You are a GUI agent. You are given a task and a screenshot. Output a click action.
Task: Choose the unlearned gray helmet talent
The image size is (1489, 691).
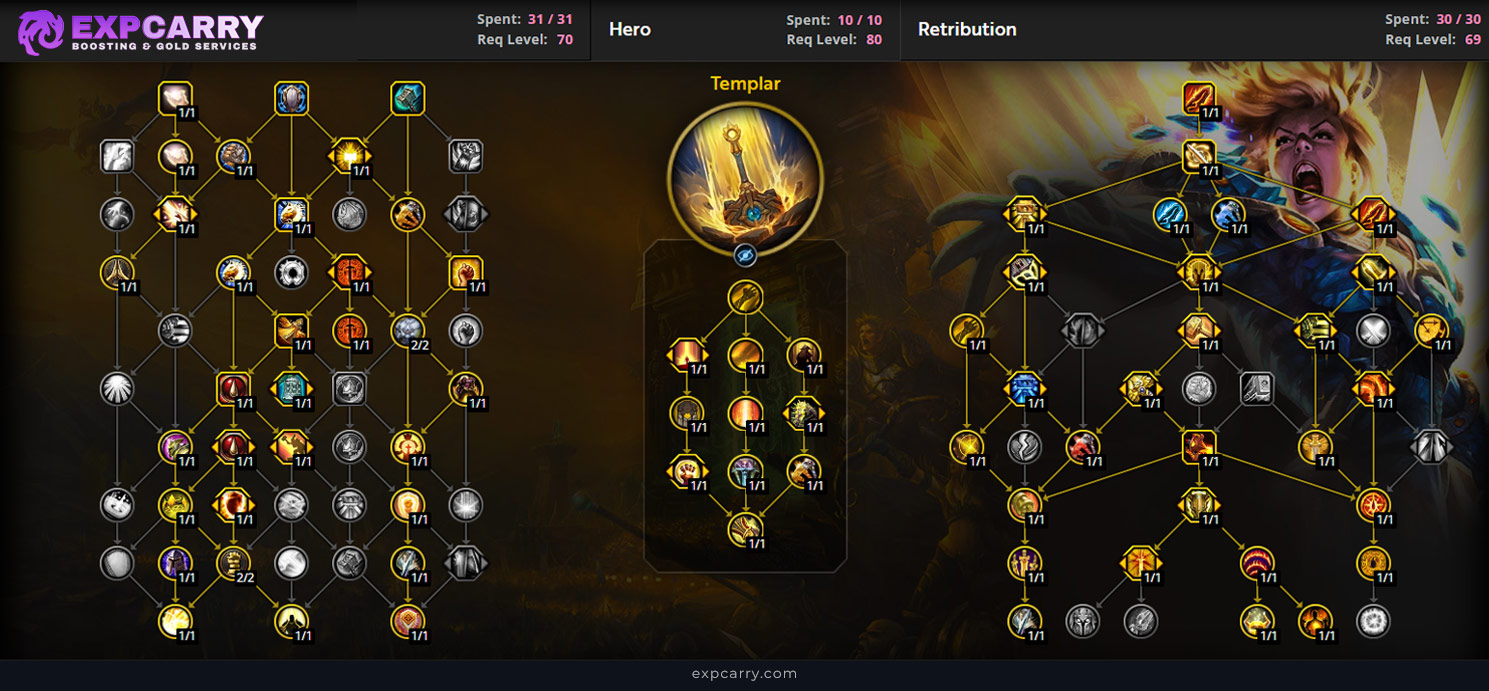click(x=1082, y=621)
